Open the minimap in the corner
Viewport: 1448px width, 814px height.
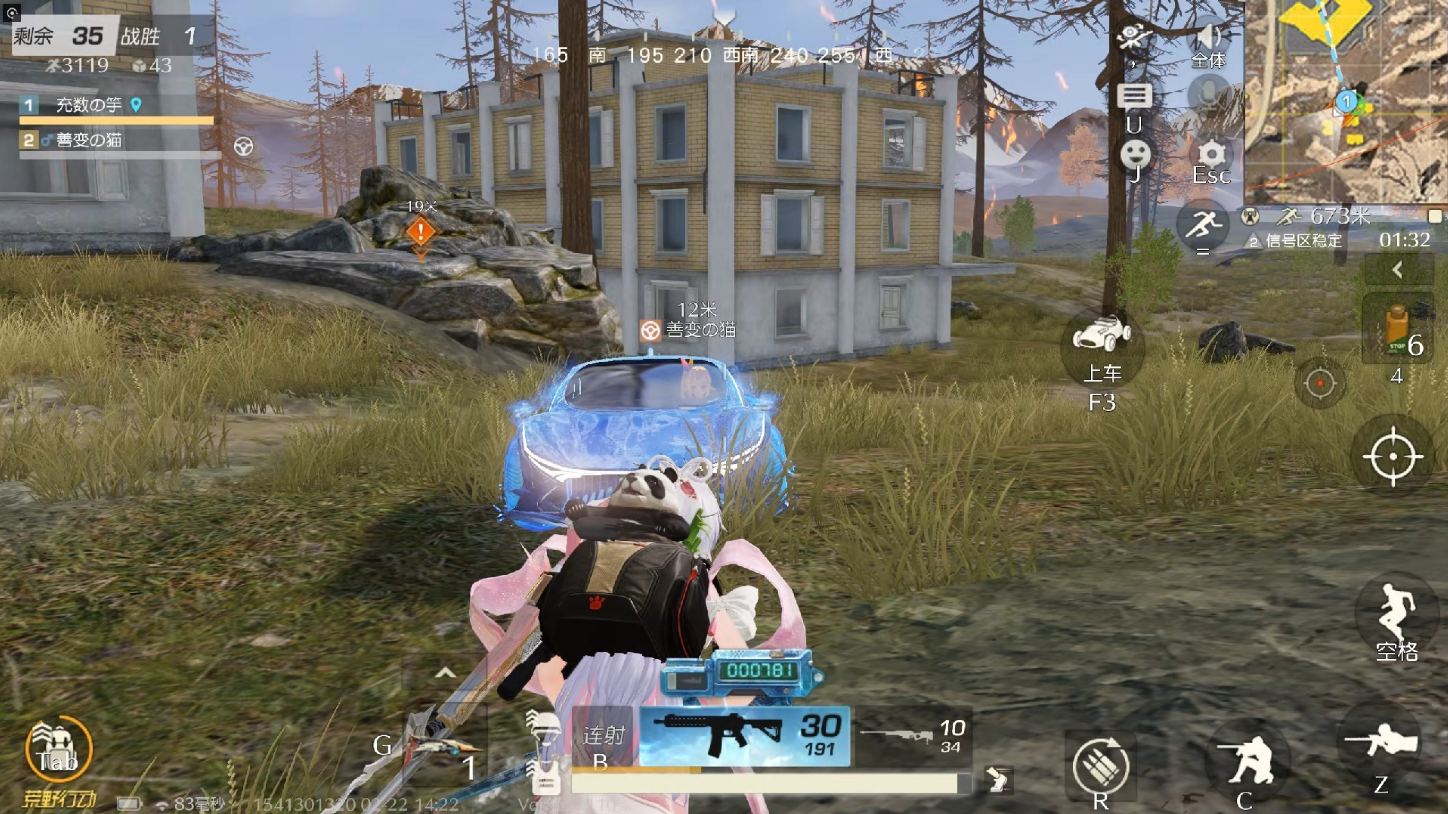click(1346, 100)
